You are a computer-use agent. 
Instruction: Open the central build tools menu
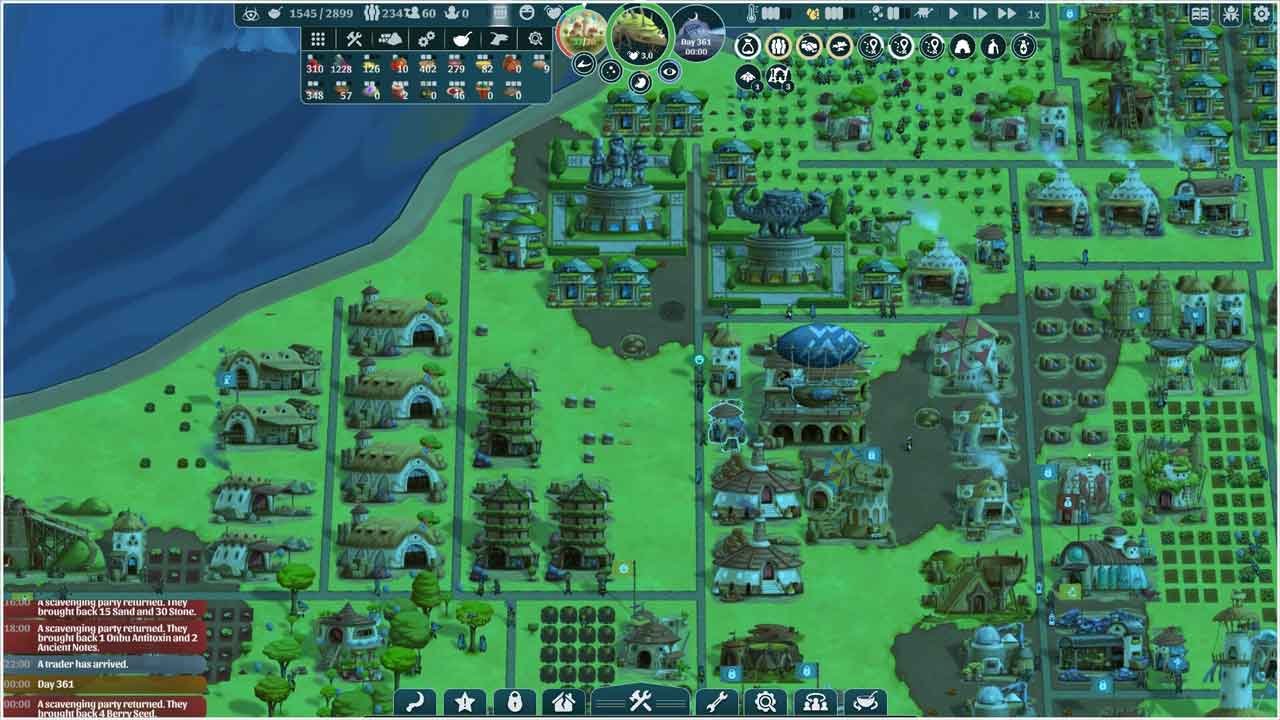coord(640,702)
